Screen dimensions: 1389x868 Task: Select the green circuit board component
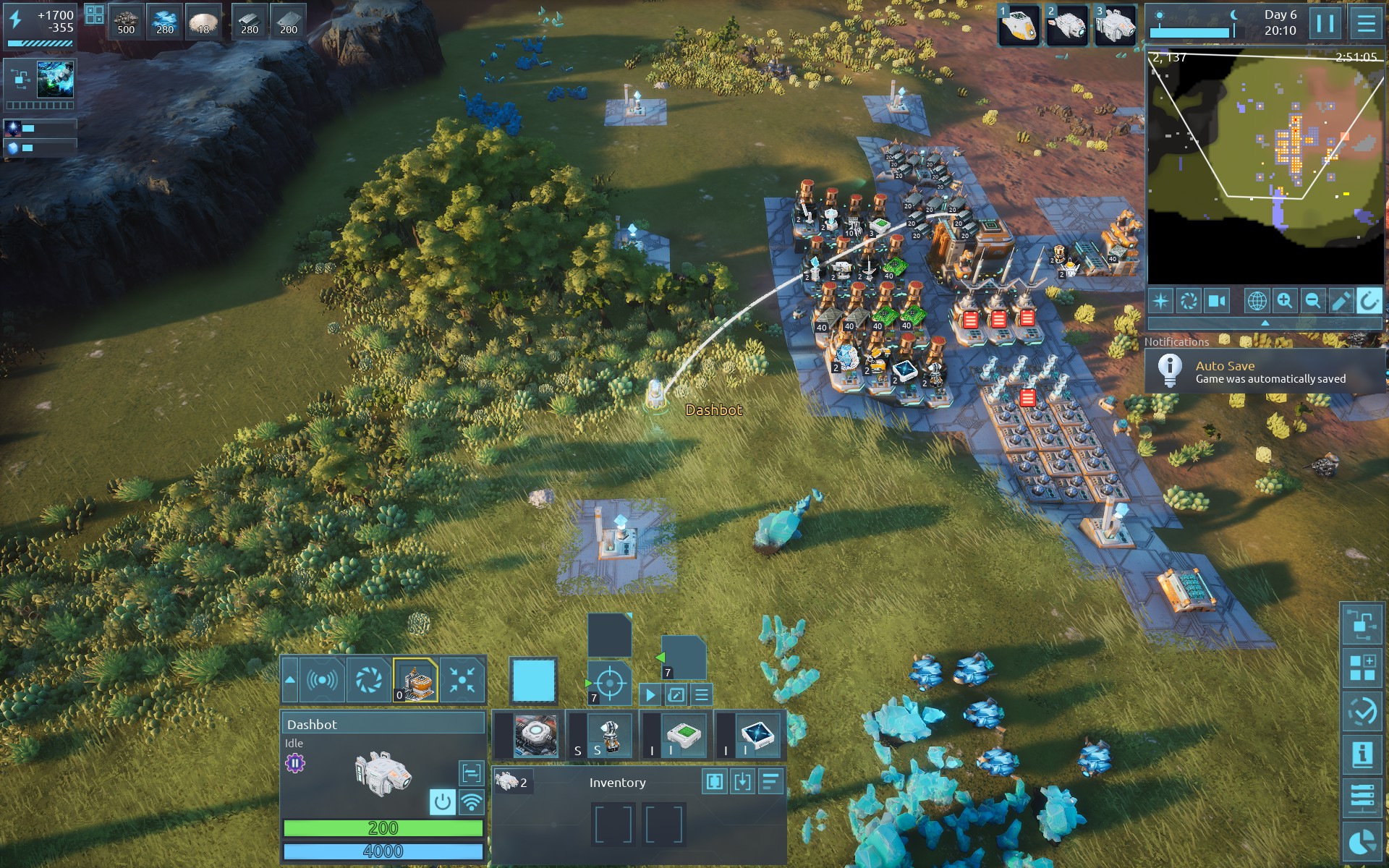pos(684,736)
